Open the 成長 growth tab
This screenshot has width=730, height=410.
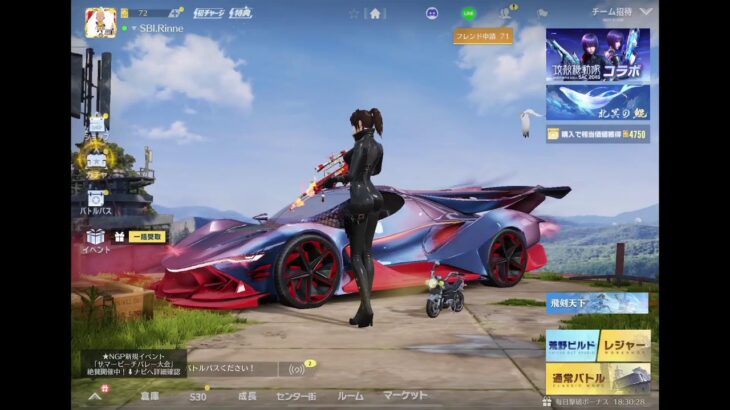click(x=247, y=396)
